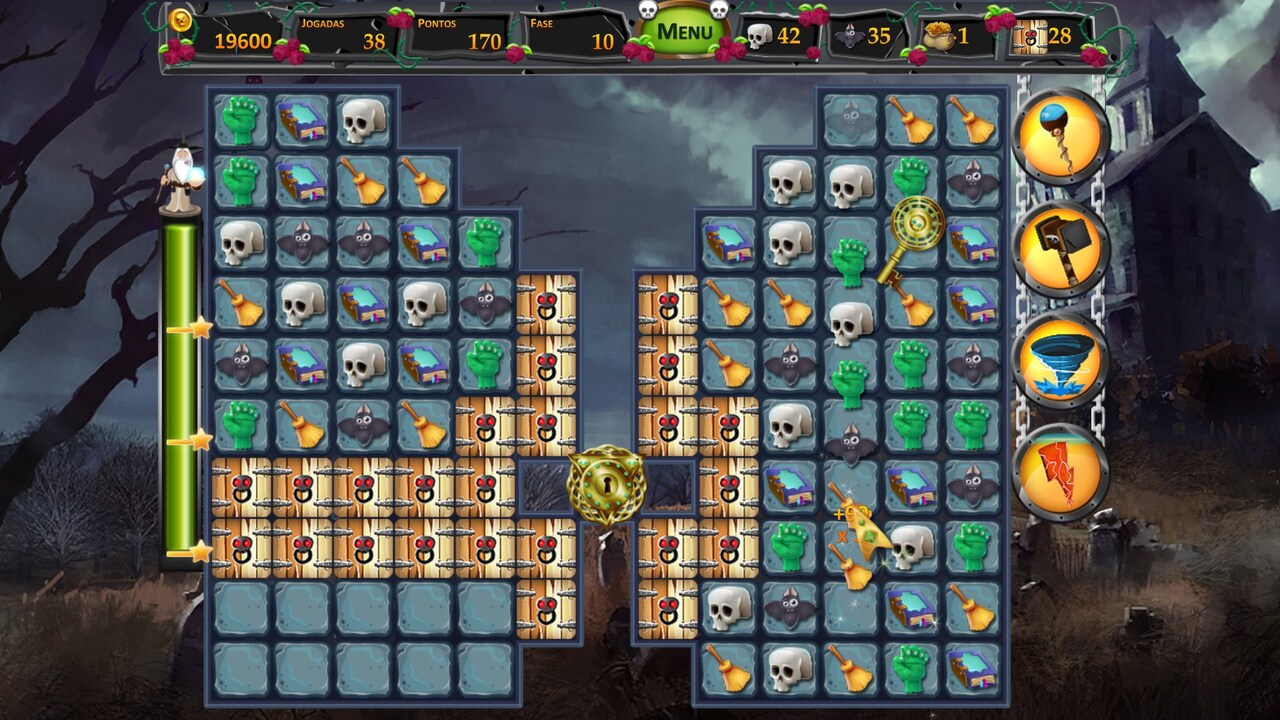
Task: Click the treasure bag counter icon
Action: (x=941, y=35)
